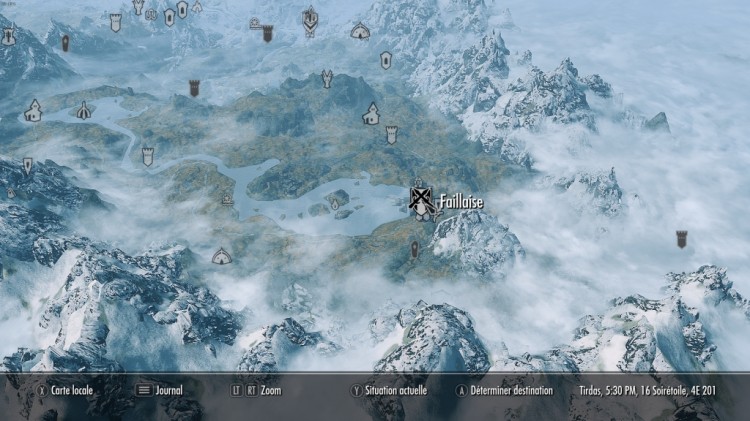Screen dimensions: 750x421
Task: Select the light tower marker on the river bend
Action: 148,156
